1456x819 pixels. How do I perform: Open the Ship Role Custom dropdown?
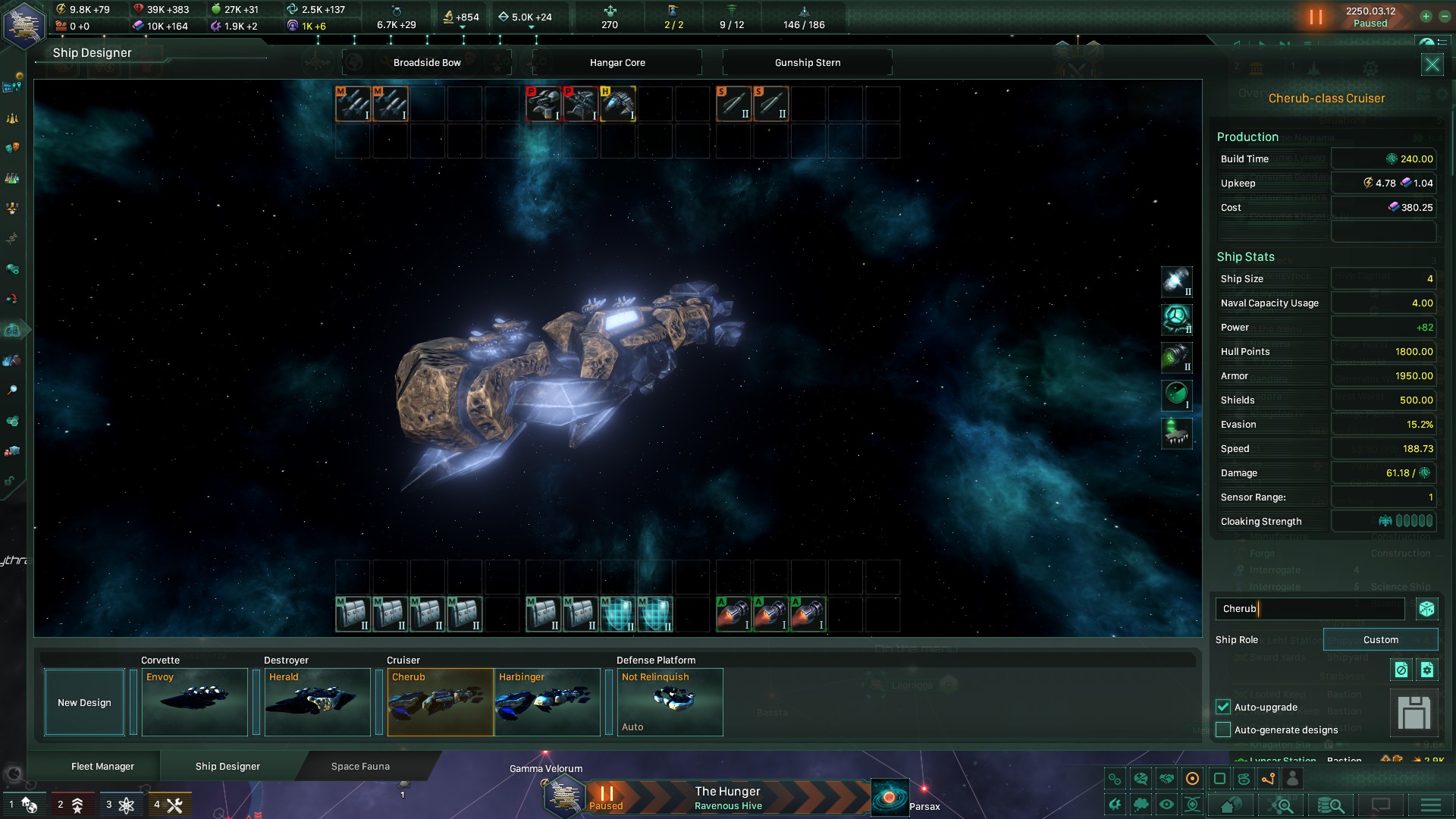[x=1380, y=639]
